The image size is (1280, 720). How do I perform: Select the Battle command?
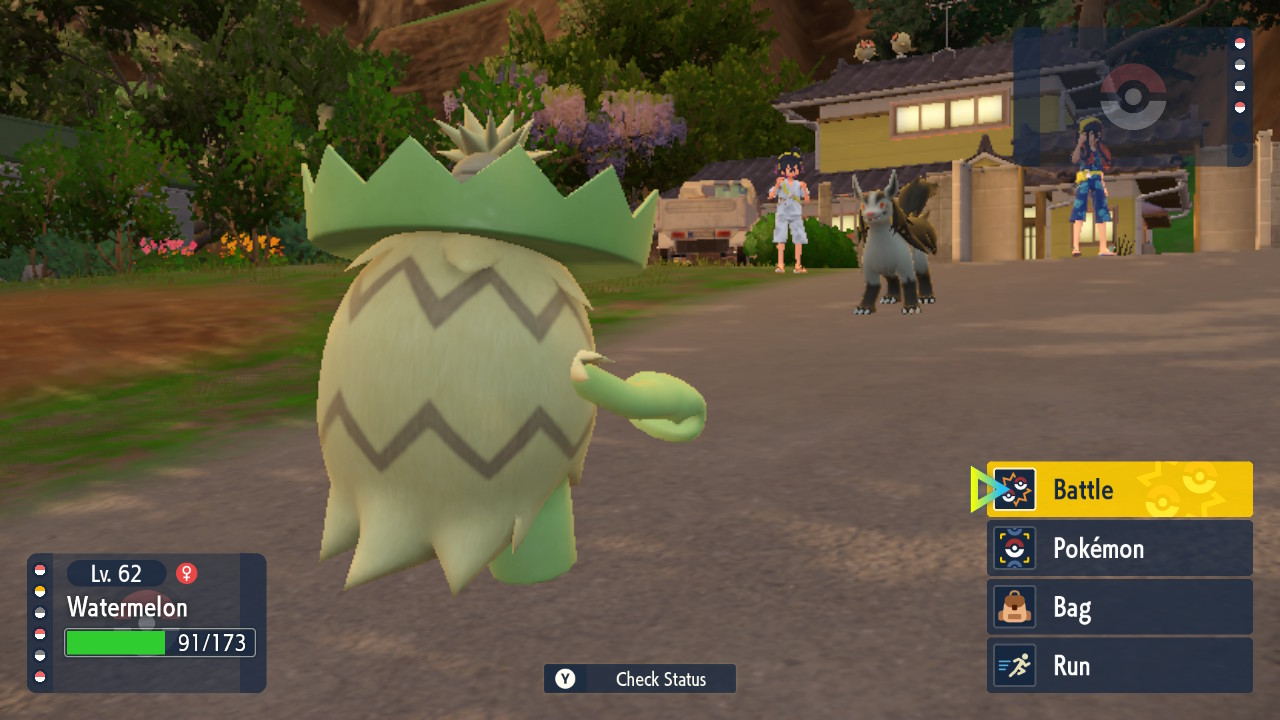[1119, 489]
